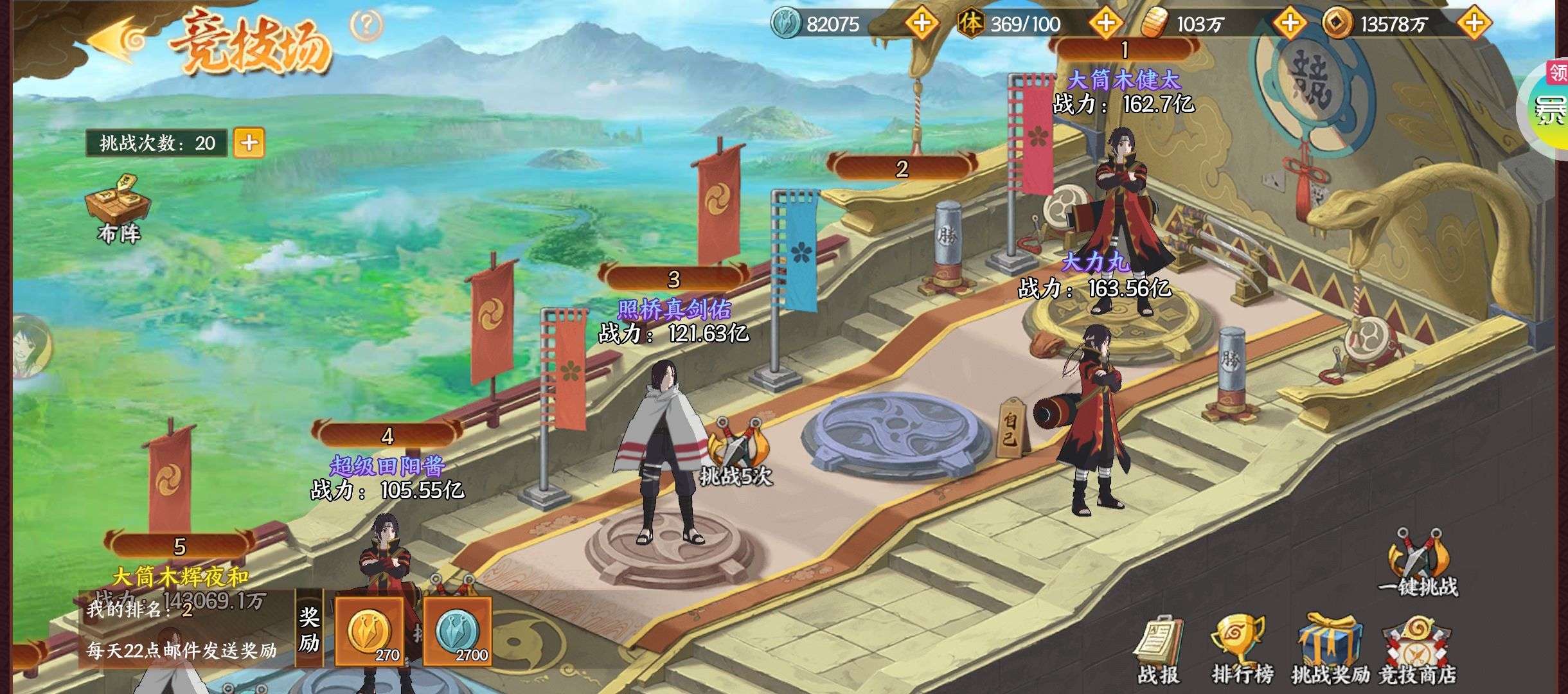Viewport: 1568px width, 694px height.
Task: Add more challenge attempts with plus button
Action: [249, 143]
